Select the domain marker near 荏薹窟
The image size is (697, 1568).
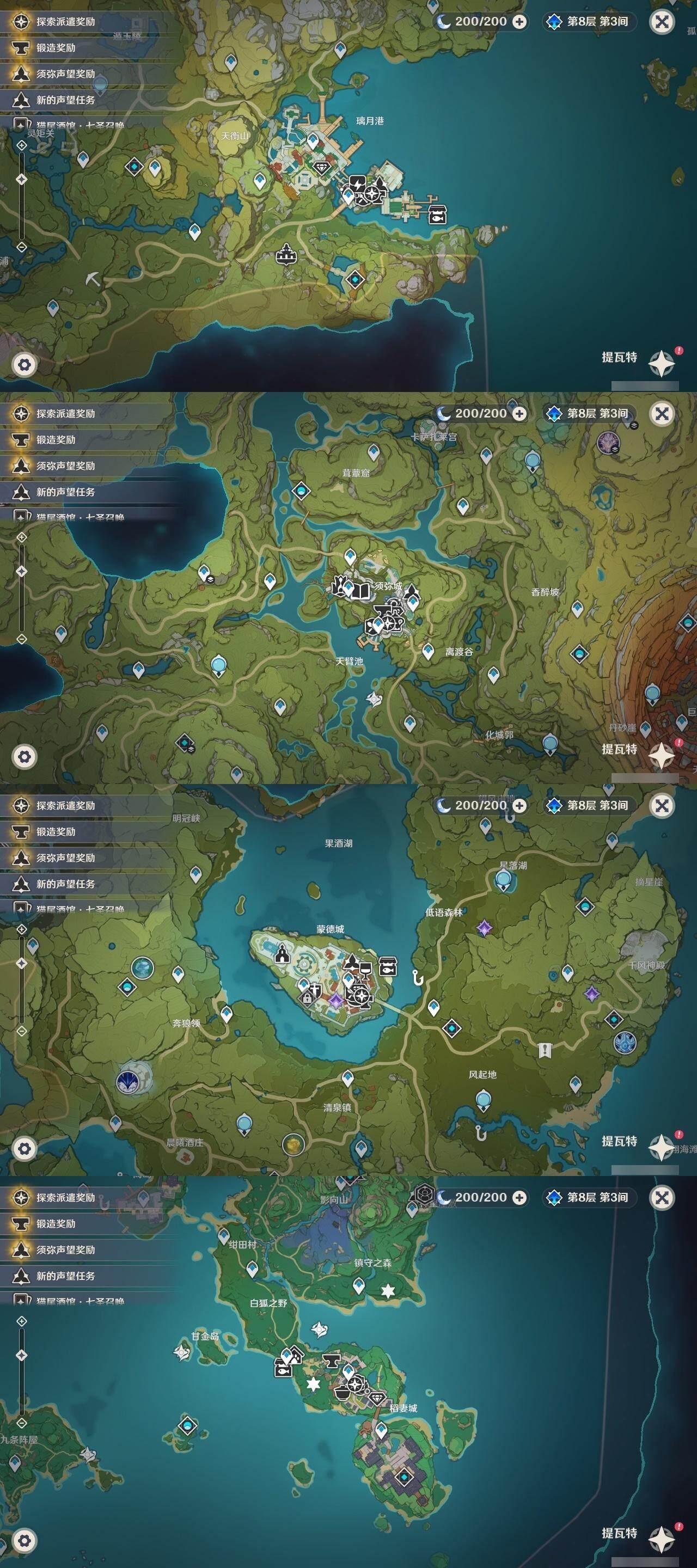pyautogui.click(x=301, y=491)
